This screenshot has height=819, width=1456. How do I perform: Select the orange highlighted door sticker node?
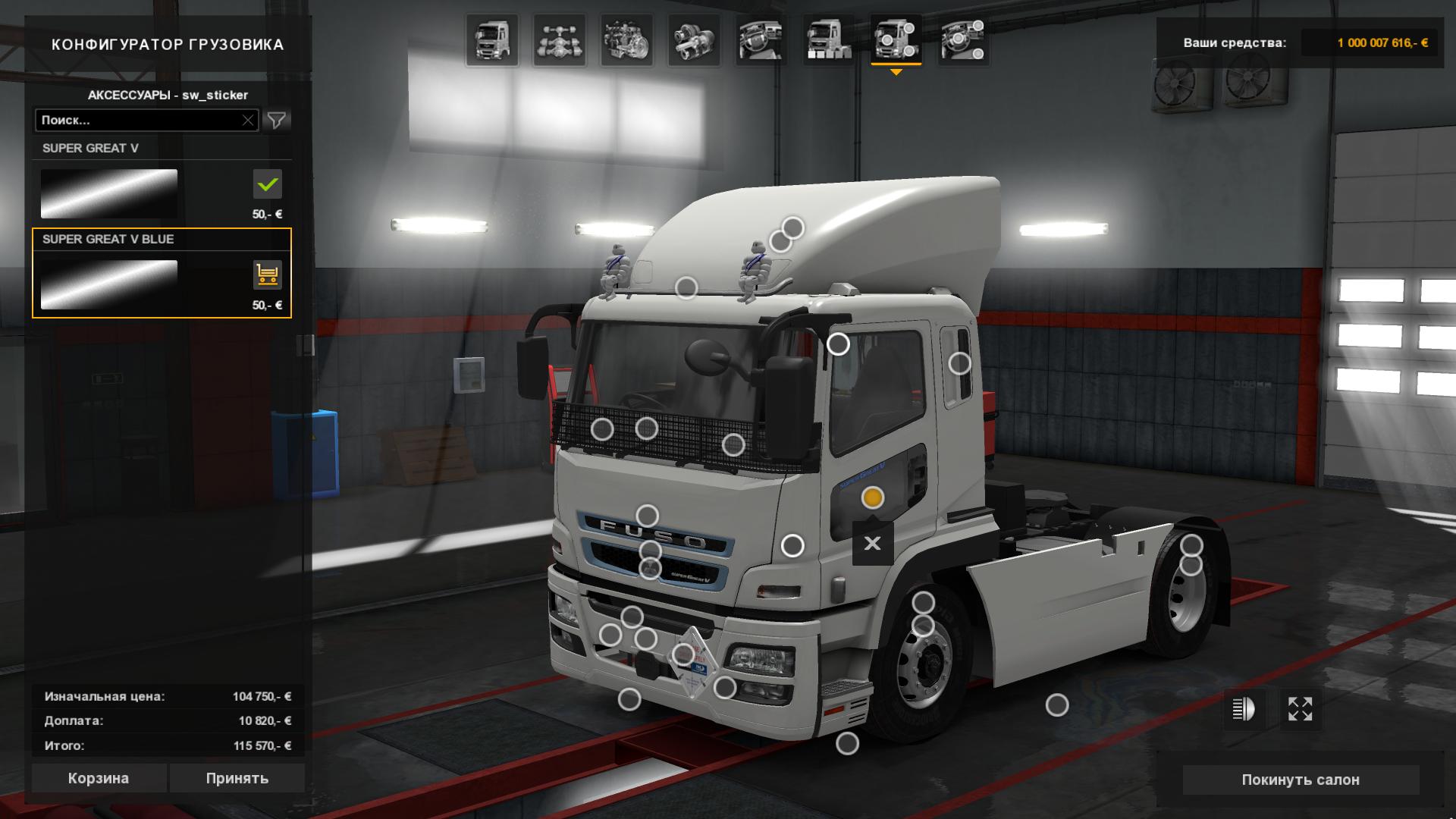point(872,497)
